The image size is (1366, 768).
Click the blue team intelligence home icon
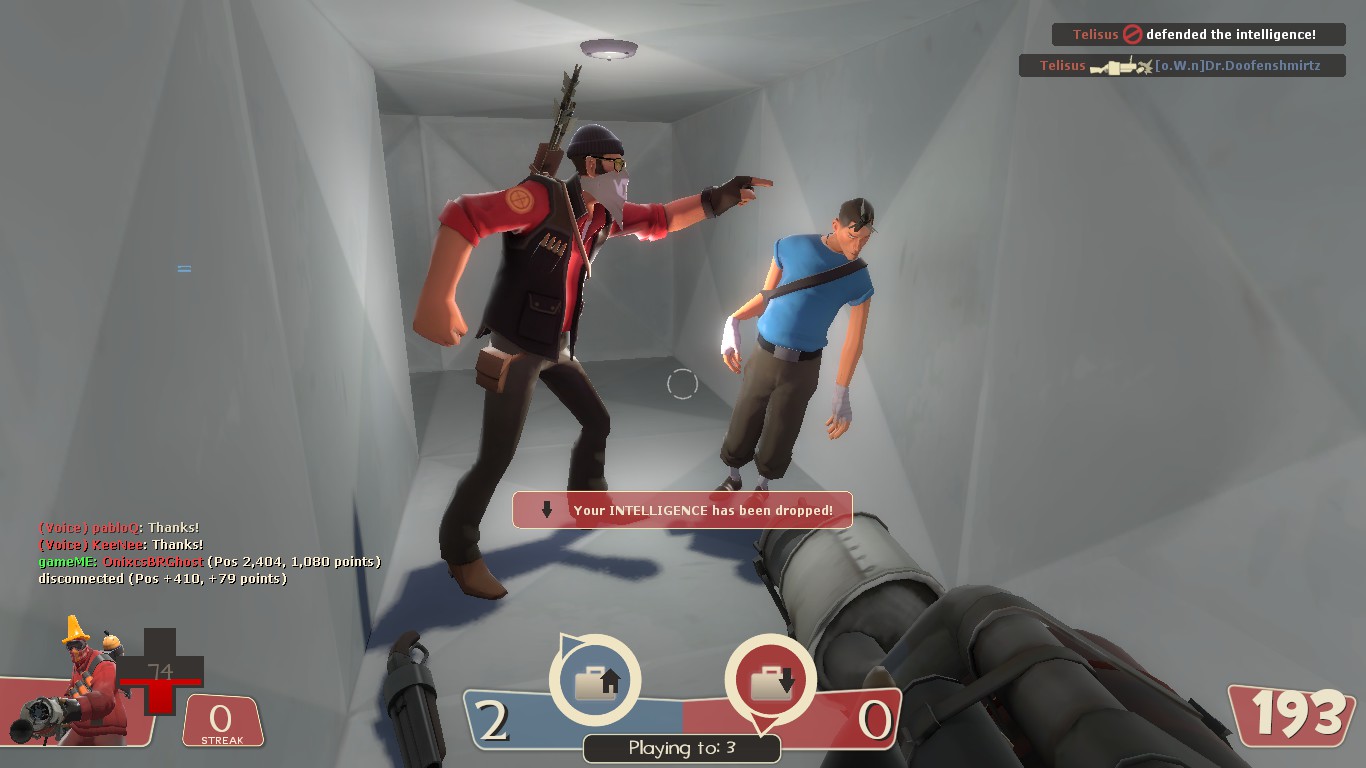coord(595,681)
